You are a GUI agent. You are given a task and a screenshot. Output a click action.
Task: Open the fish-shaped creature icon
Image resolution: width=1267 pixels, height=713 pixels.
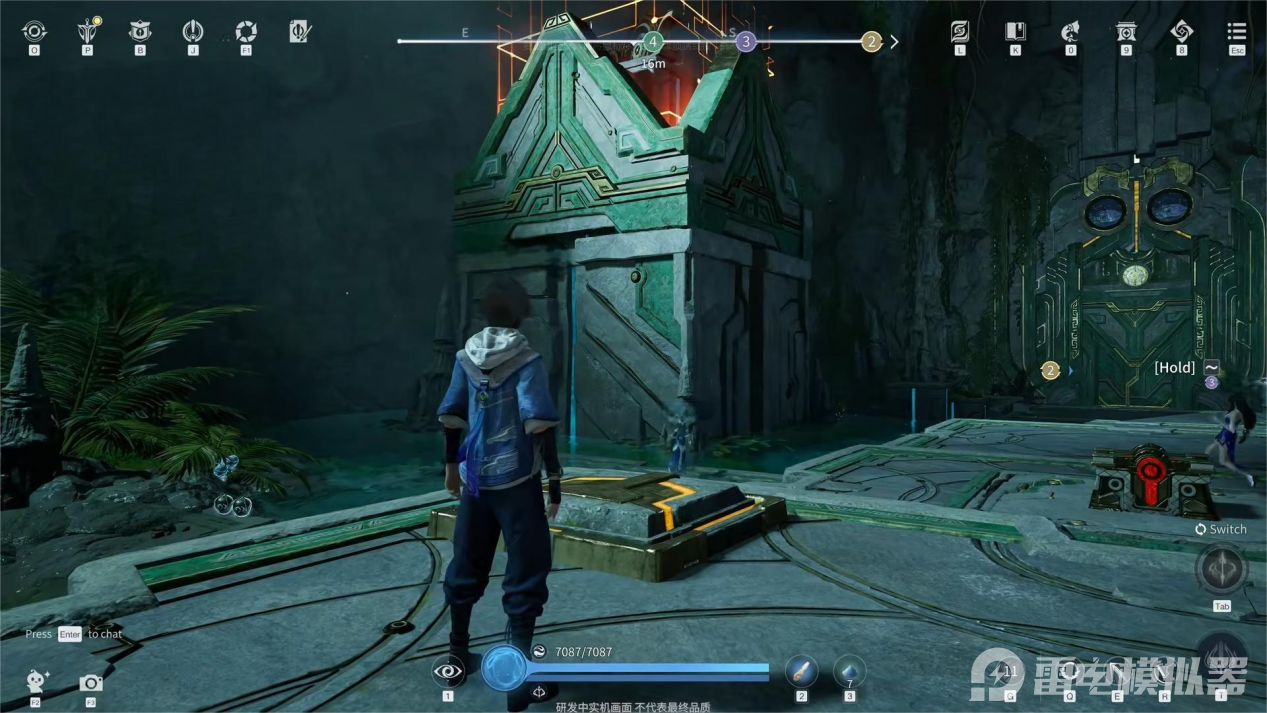click(x=1070, y=32)
